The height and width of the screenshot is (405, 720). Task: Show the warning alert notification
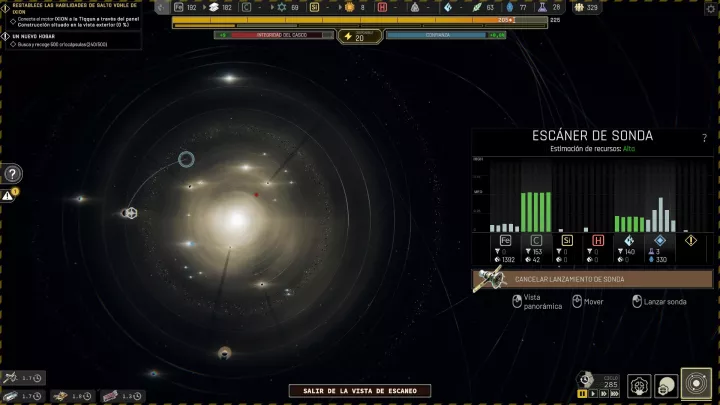click(8, 195)
